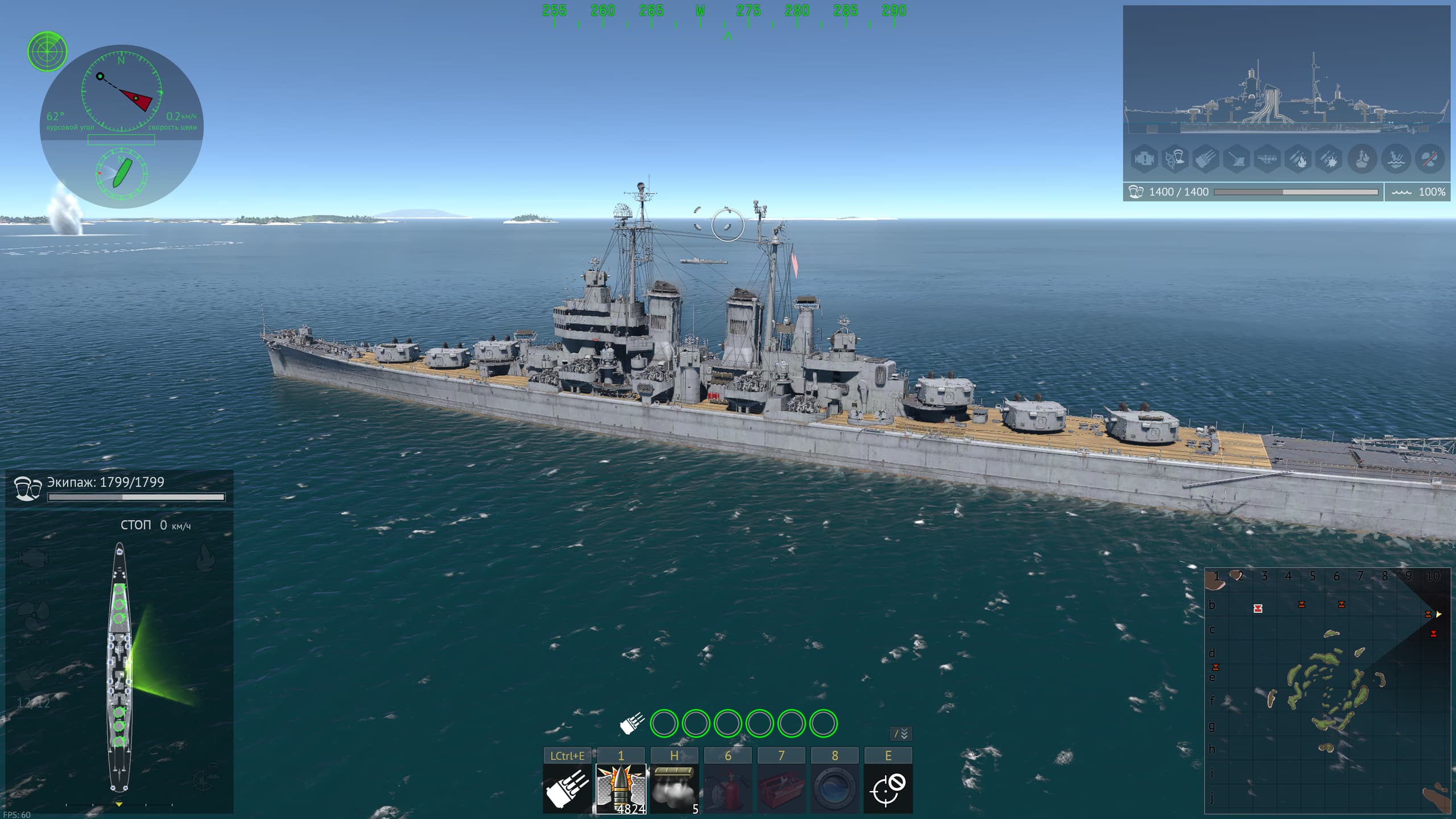
Task: Activate the red toolbox repair slot
Action: coord(781,788)
